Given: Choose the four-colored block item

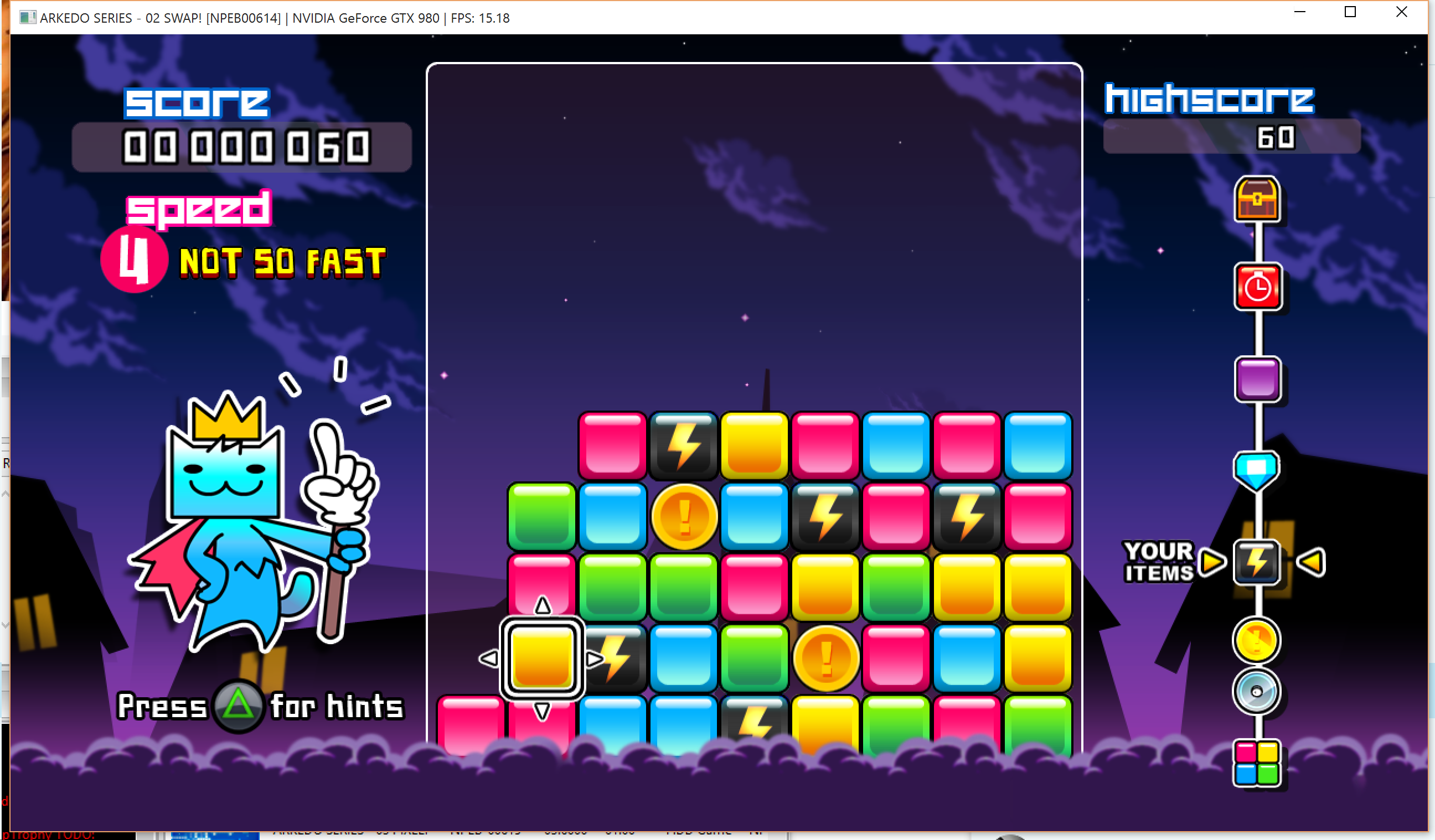Looking at the screenshot, I should tap(1257, 763).
